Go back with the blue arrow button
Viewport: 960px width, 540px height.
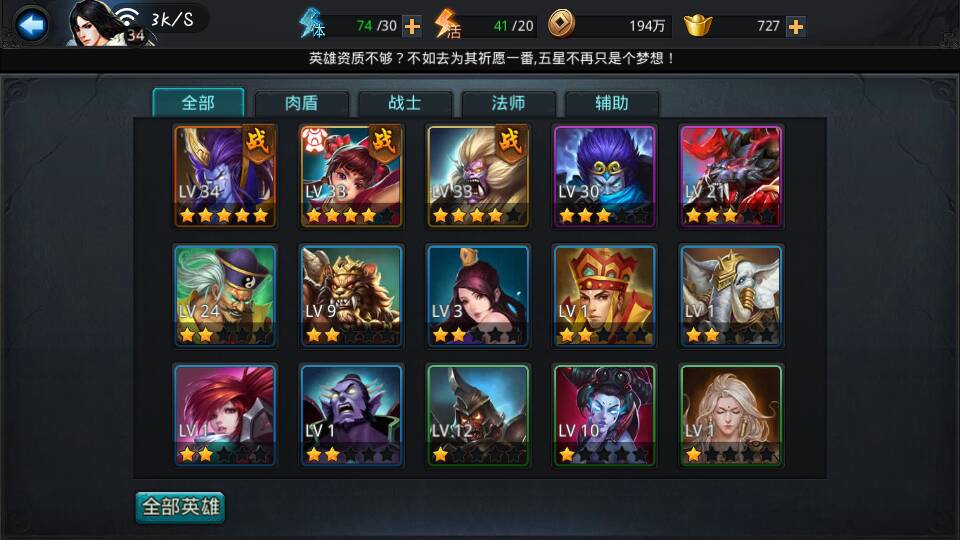[32, 24]
